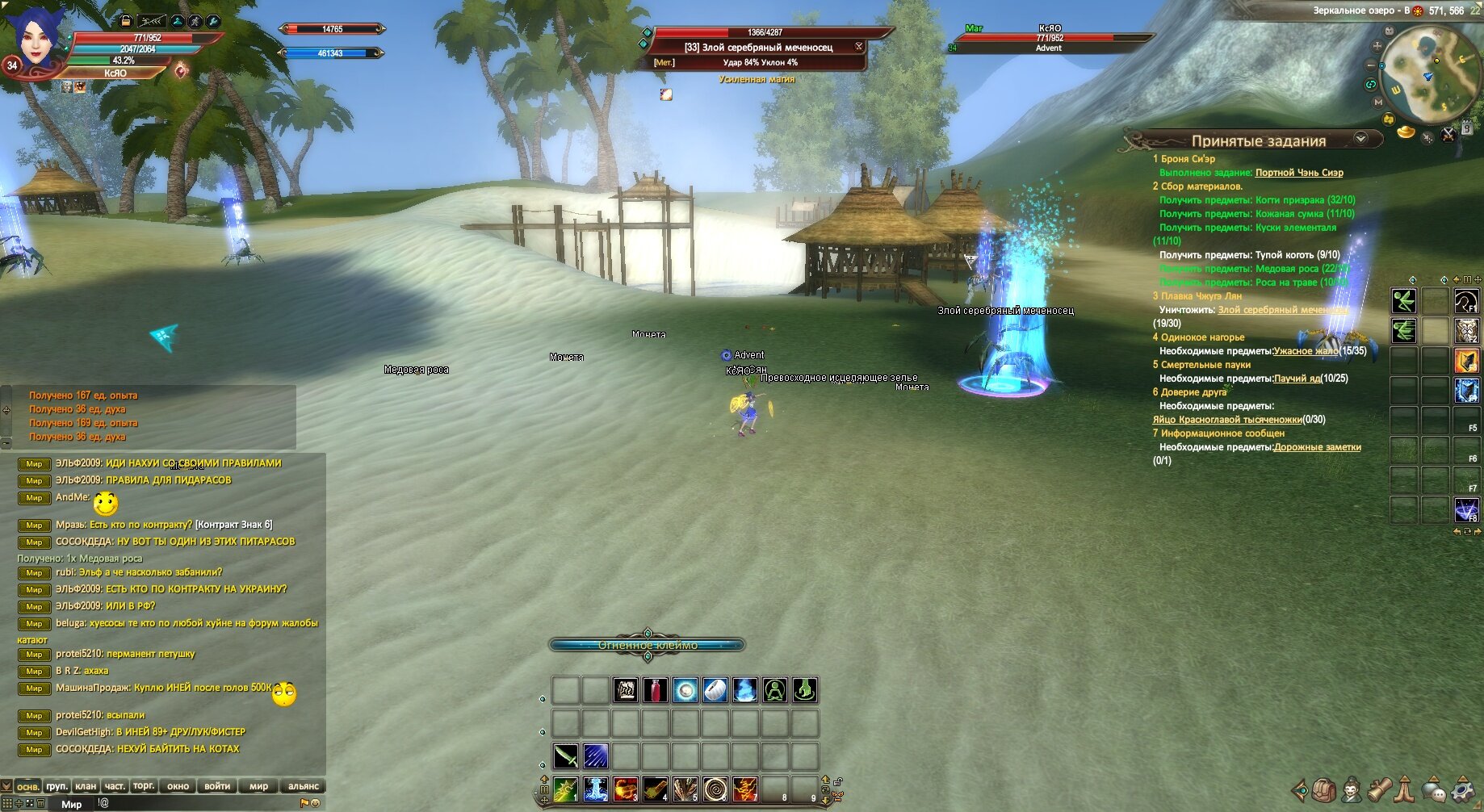Viewport: 1484px width, 812px height.
Task: Open the gold ingot shop icon
Action: 1406,132
